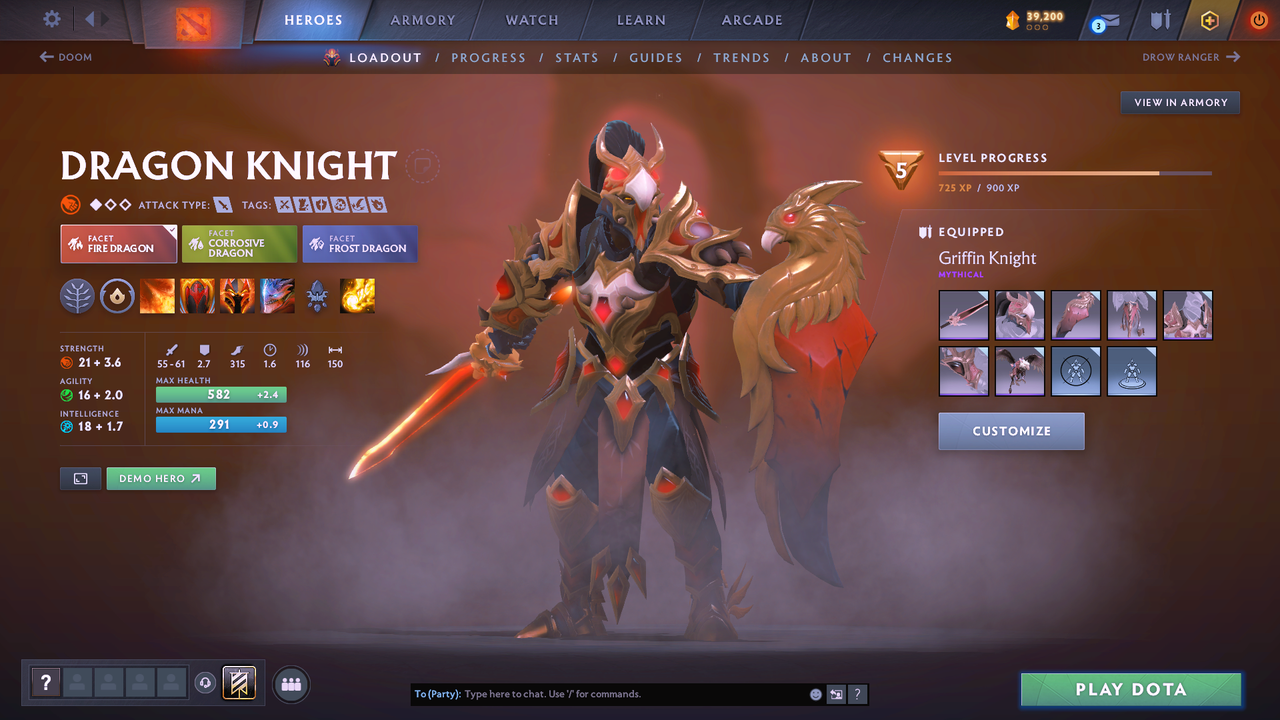Open Dota Plus via the plus hexagon icon
This screenshot has width=1280, height=720.
(1209, 19)
